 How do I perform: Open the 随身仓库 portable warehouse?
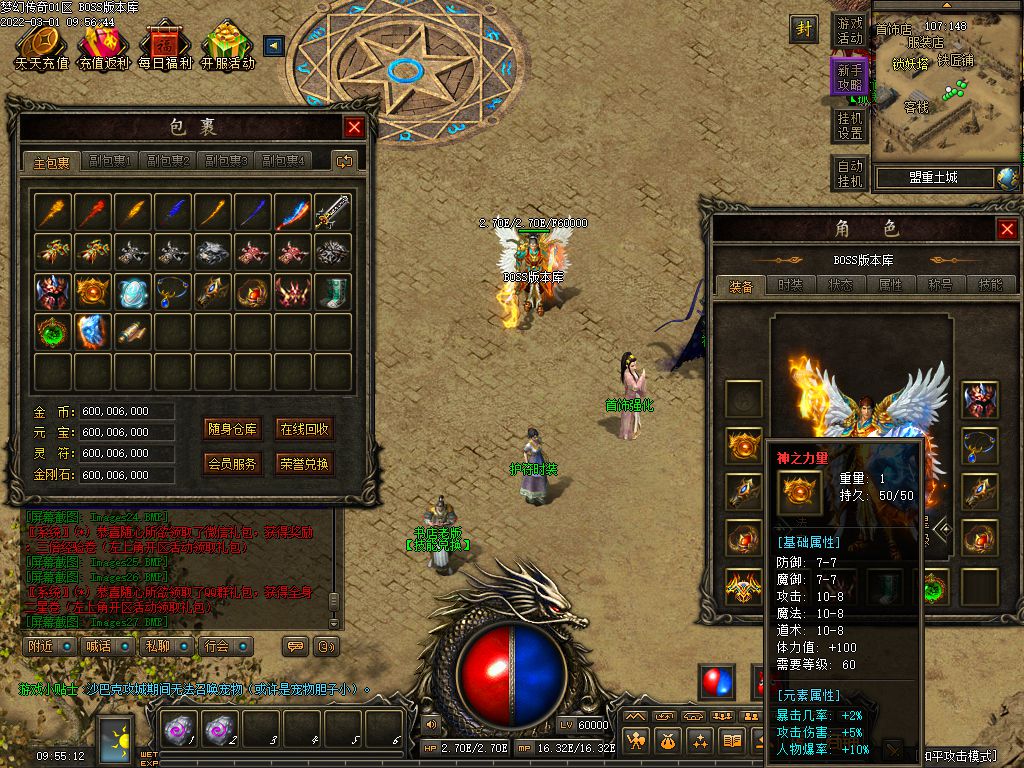(x=232, y=430)
